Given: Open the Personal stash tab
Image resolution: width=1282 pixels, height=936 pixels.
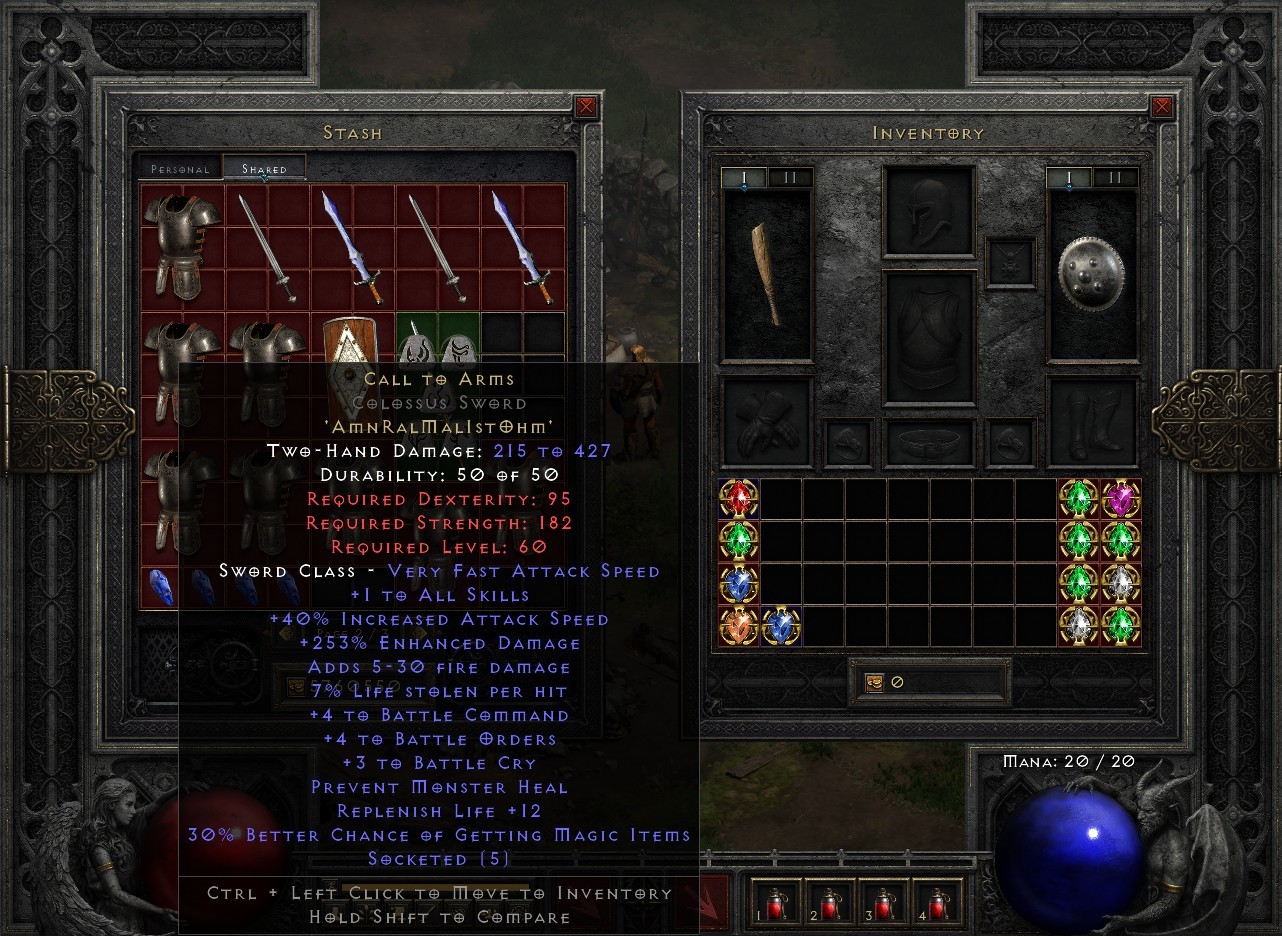Looking at the screenshot, I should (180, 169).
